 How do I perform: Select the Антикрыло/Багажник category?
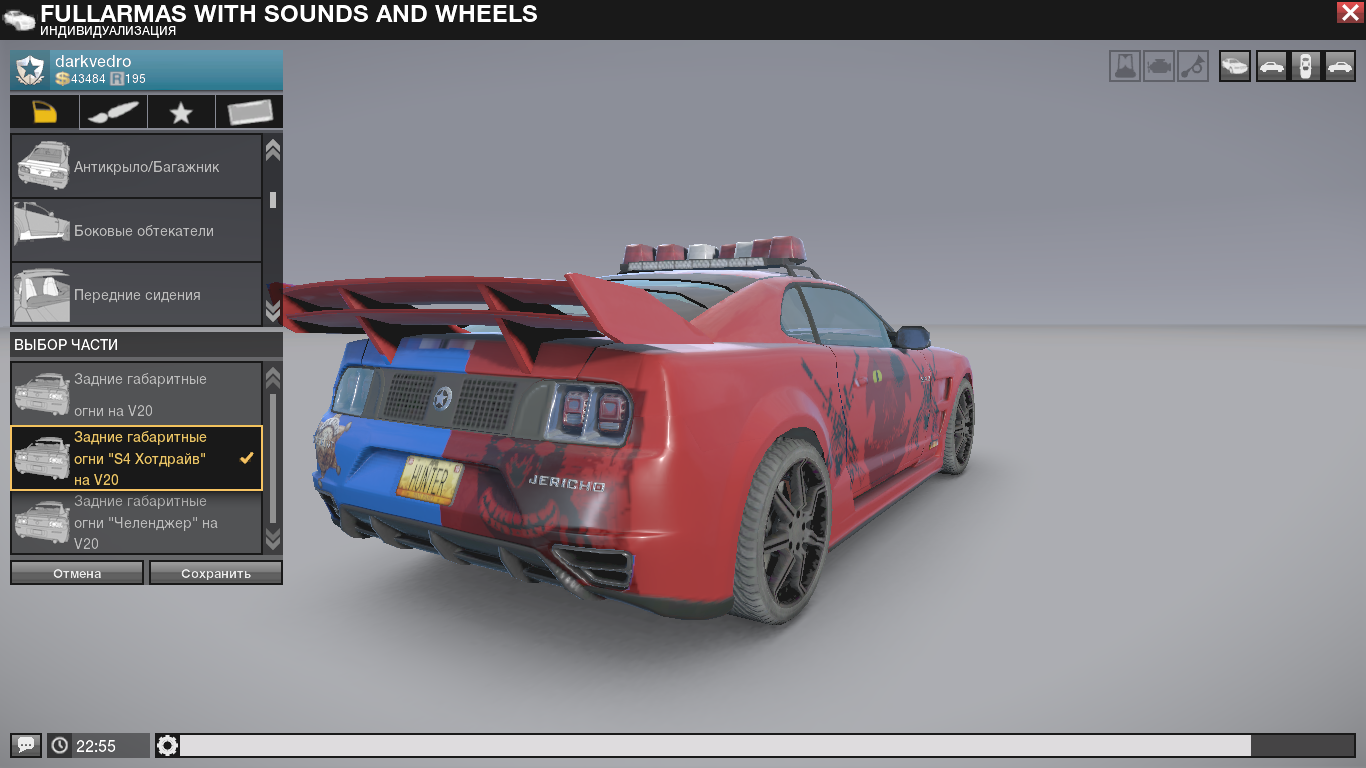coord(136,167)
